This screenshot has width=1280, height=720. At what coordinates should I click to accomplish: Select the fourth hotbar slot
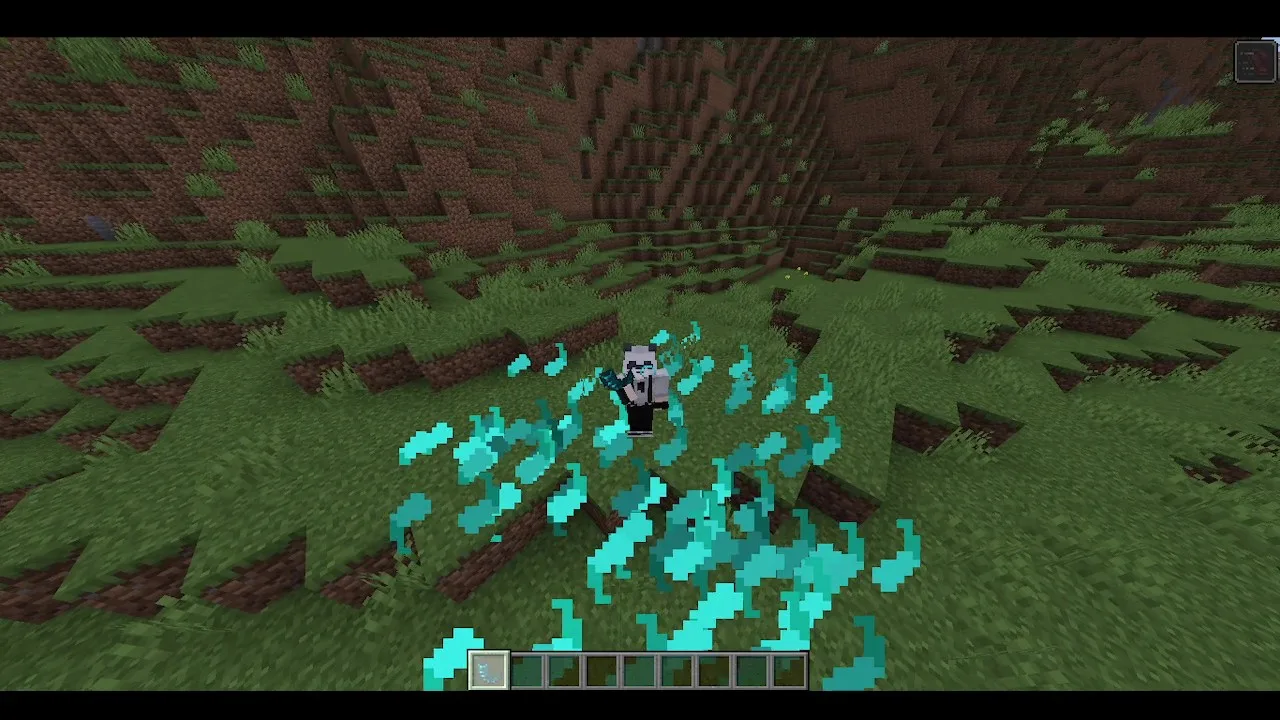[601, 672]
